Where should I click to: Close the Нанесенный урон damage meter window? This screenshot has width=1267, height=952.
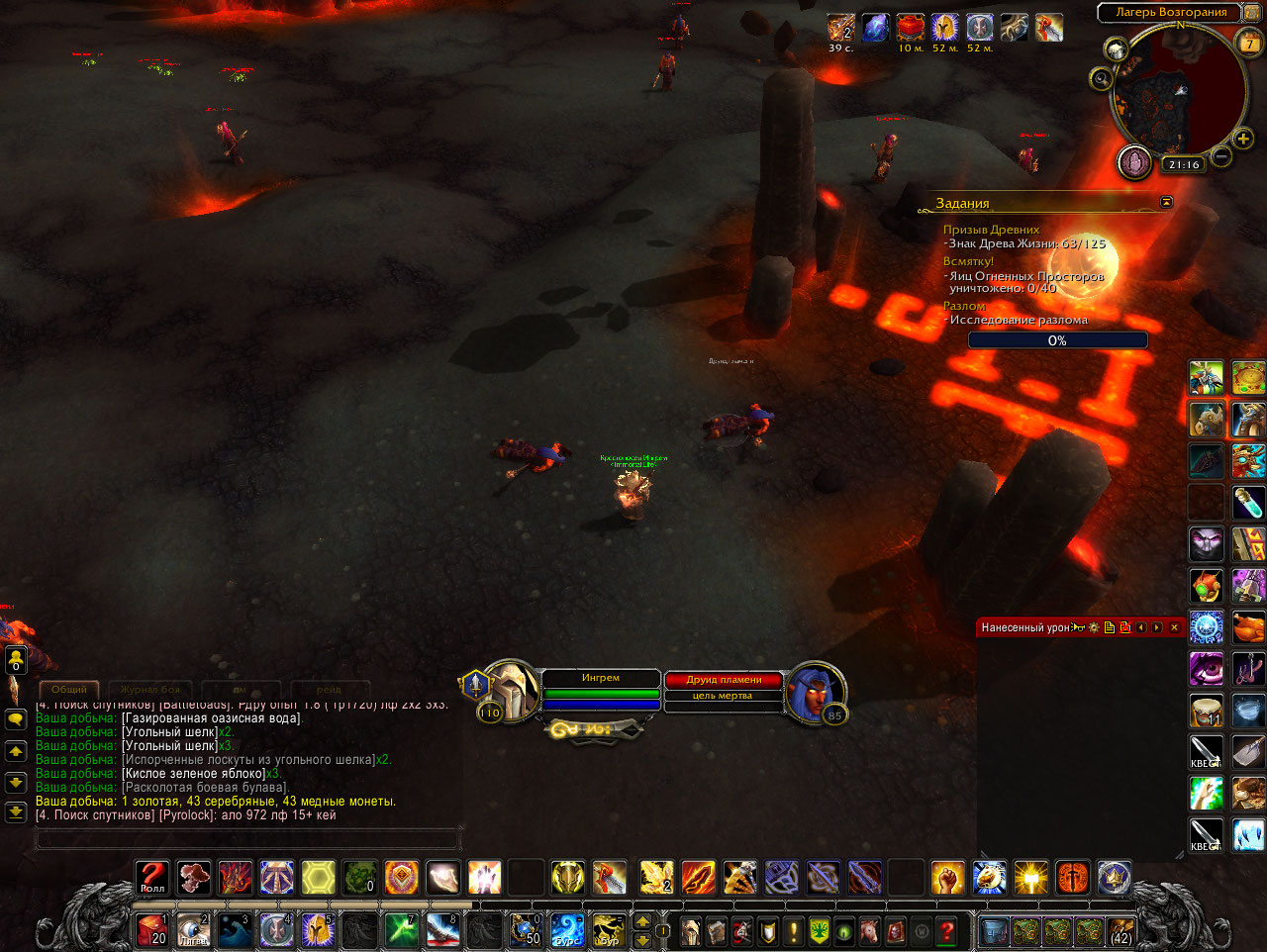pyautogui.click(x=1174, y=627)
